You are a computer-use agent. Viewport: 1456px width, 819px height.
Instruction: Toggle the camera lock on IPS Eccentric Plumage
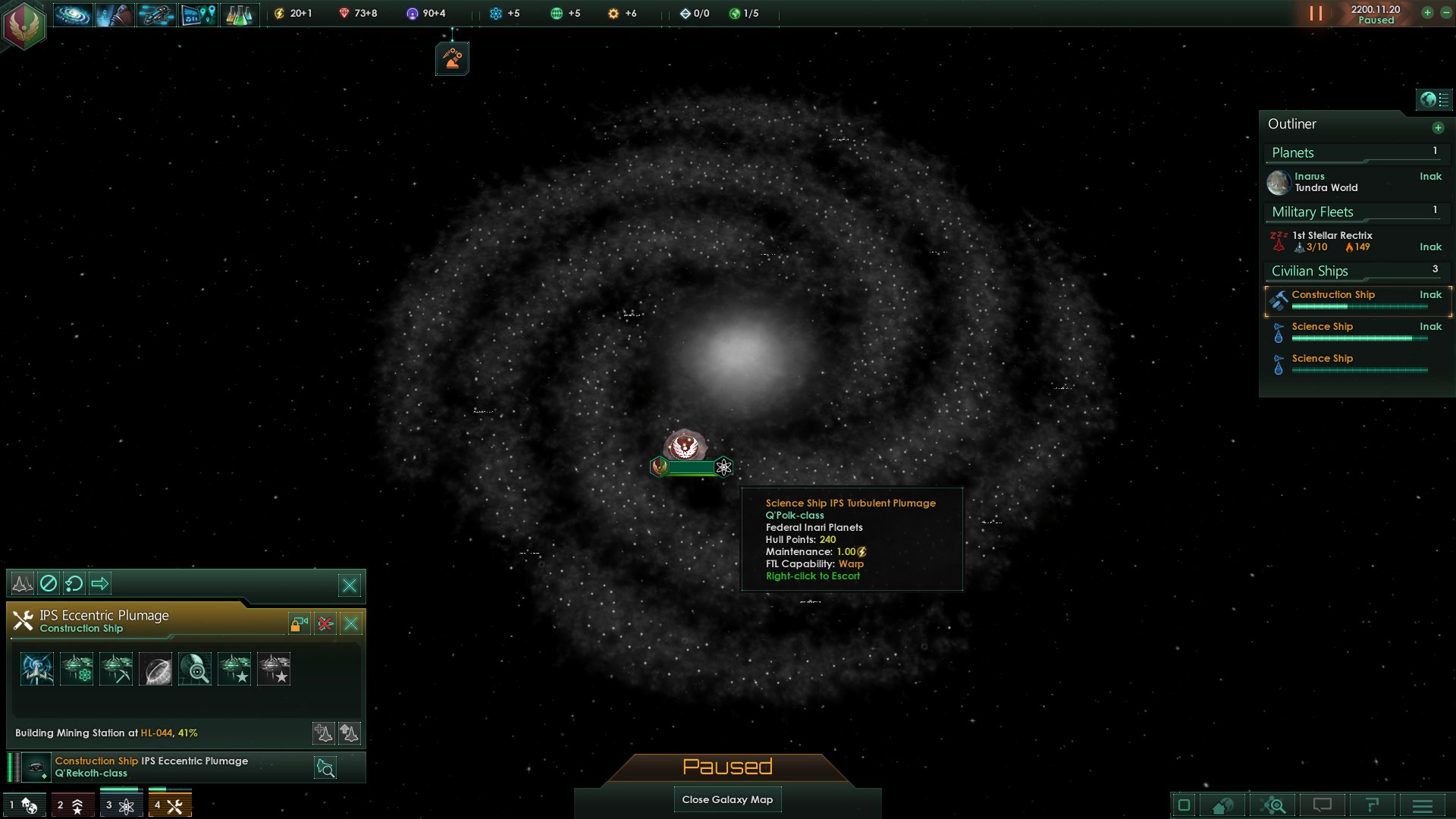pos(297,623)
